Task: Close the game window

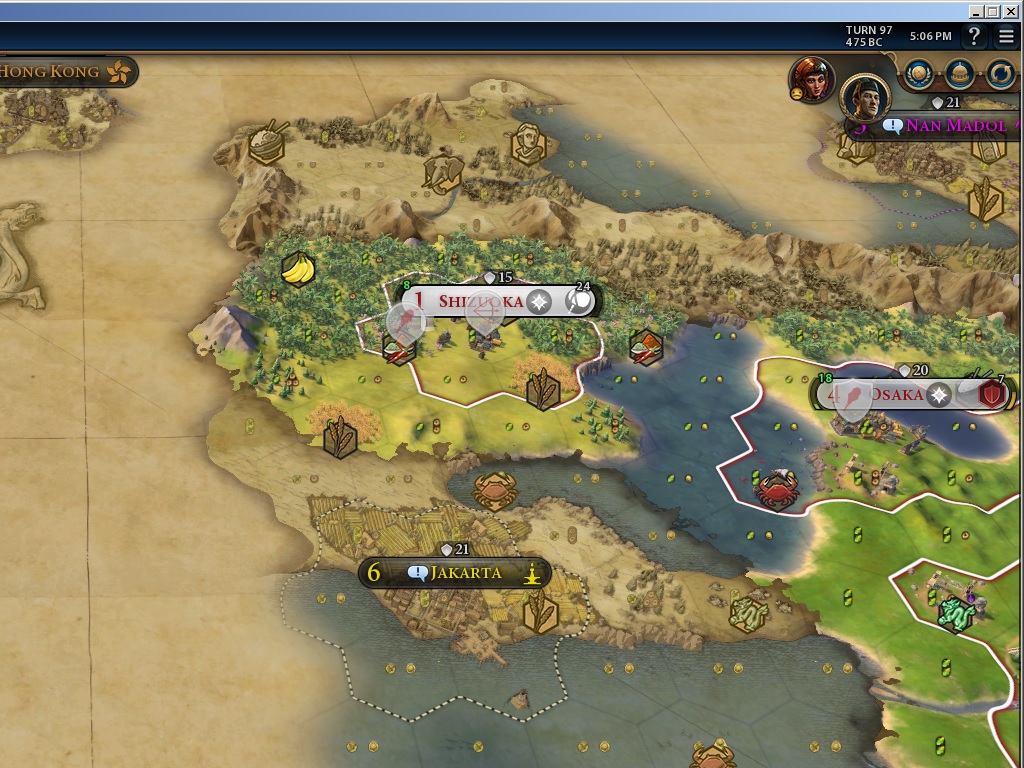Action: point(1011,11)
